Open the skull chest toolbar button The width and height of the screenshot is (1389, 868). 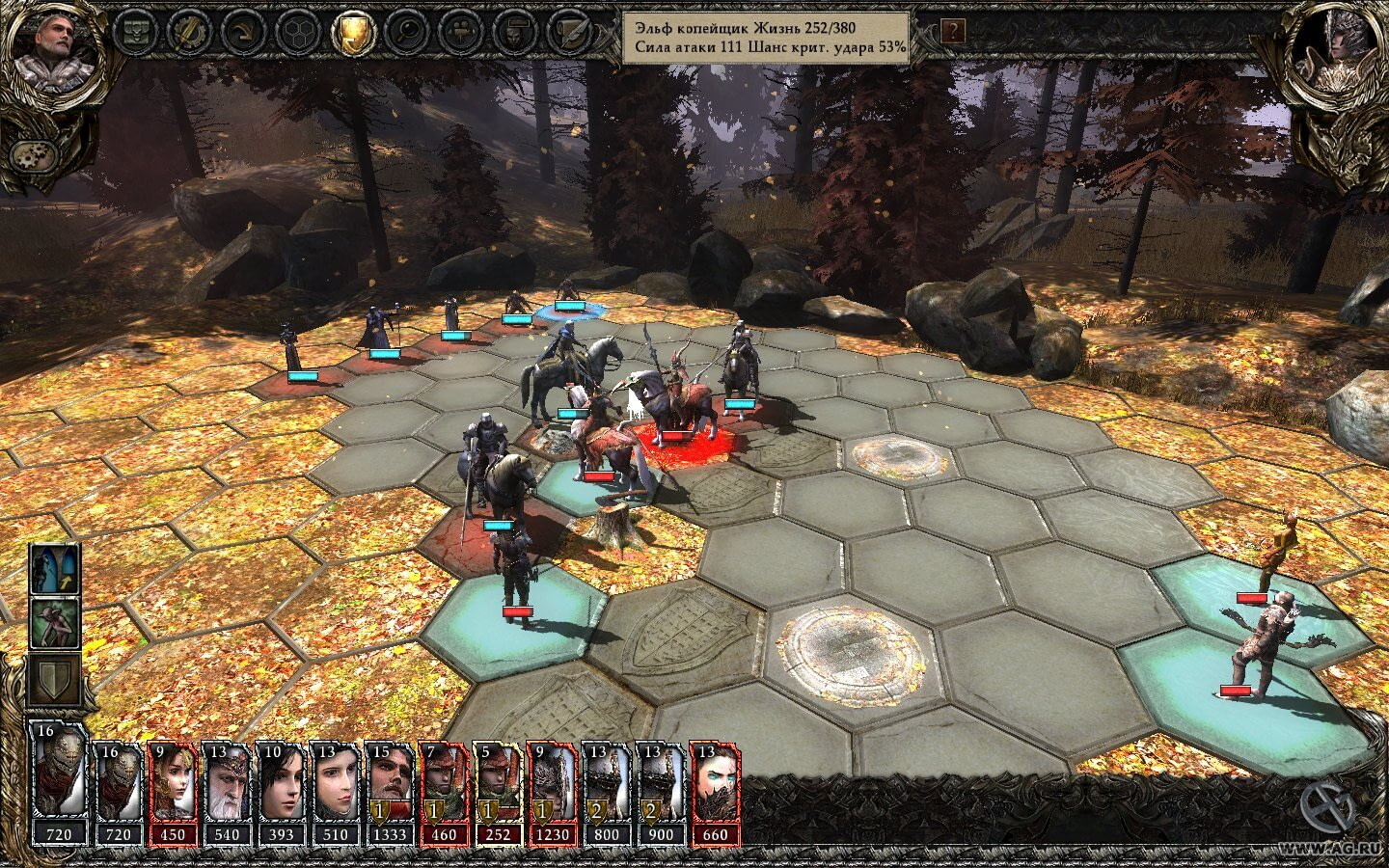(x=134, y=32)
